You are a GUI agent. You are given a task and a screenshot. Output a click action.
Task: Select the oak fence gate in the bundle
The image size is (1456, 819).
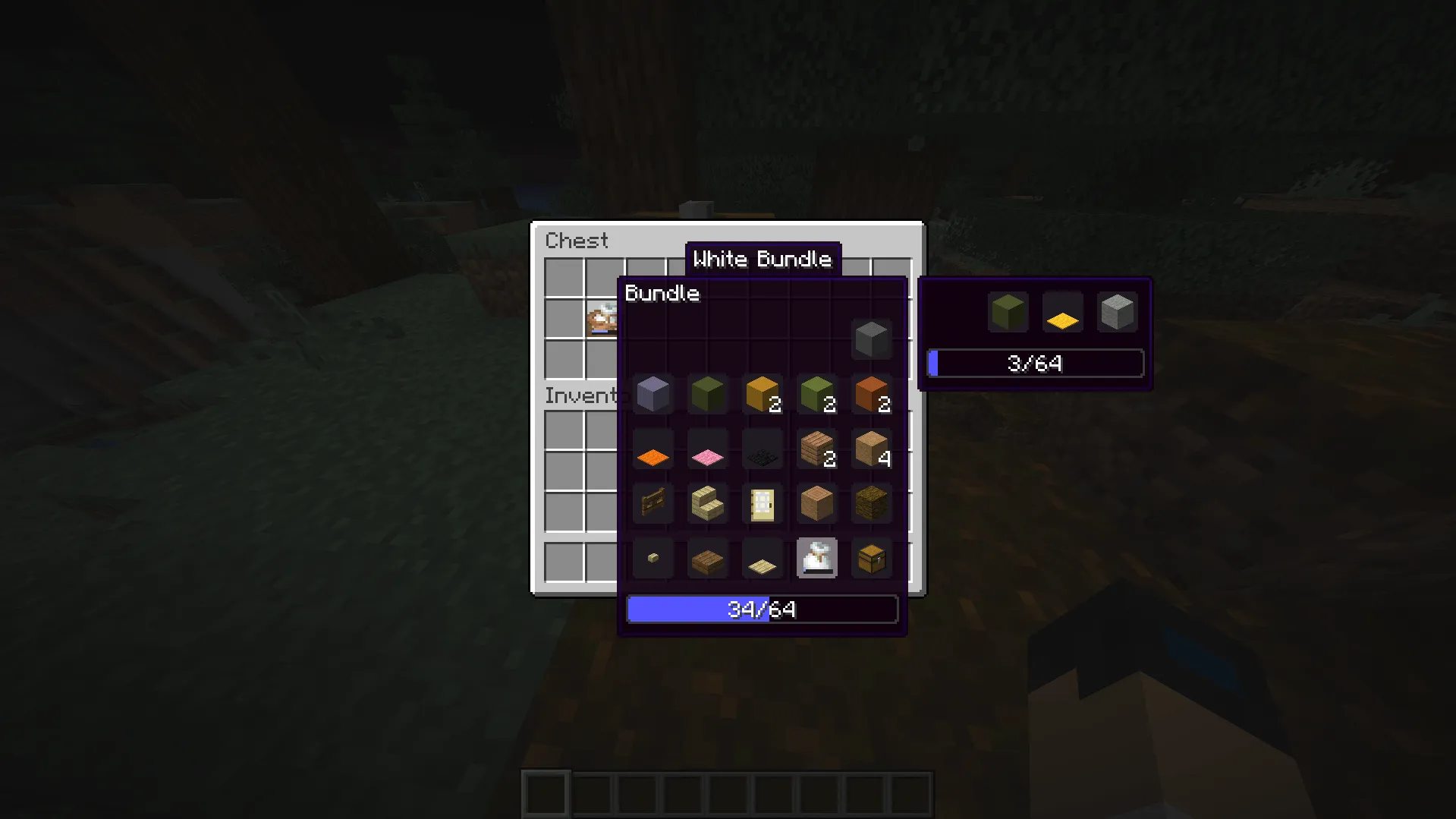click(x=653, y=504)
